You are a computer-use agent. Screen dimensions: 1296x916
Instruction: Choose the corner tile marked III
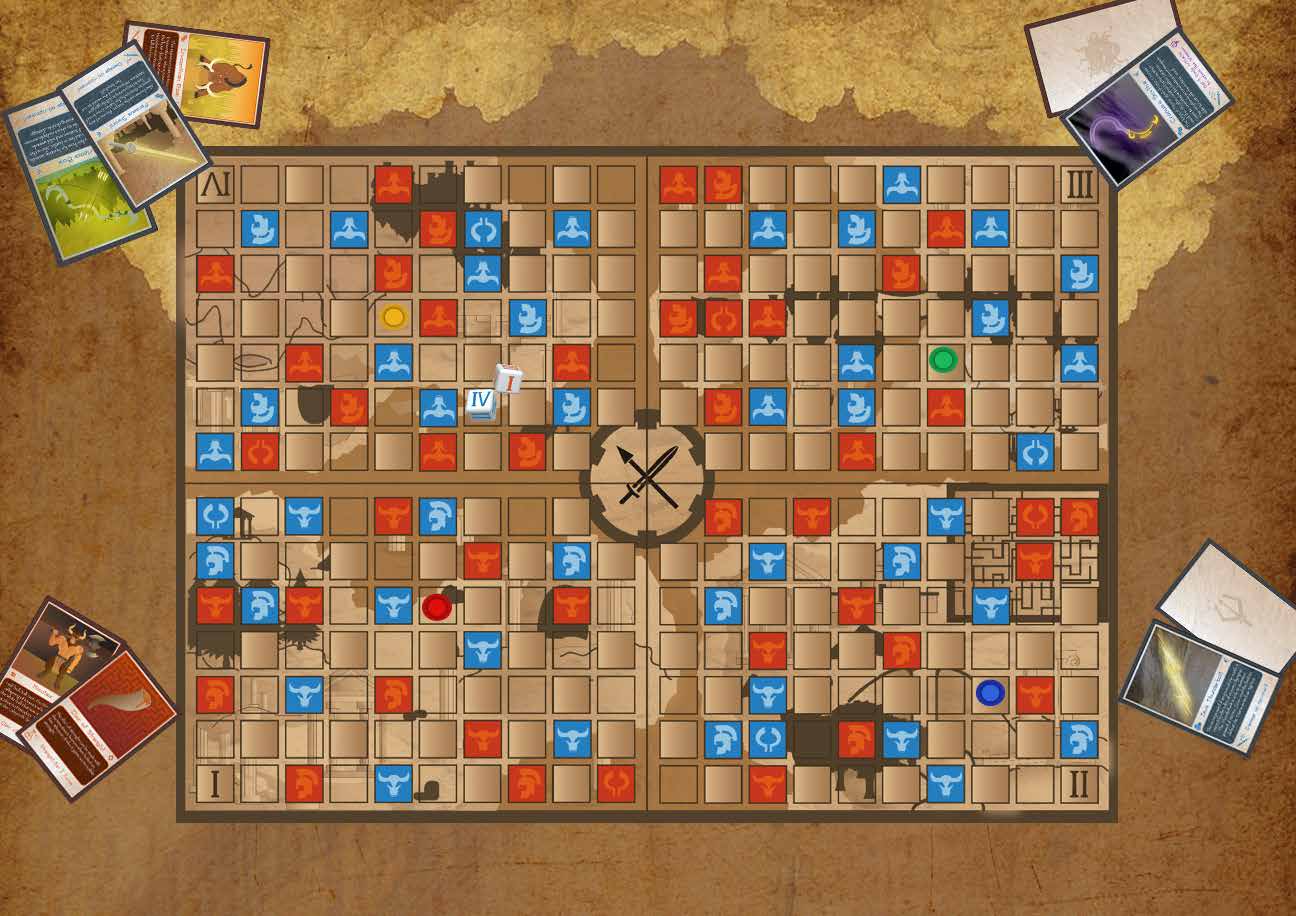pyautogui.click(x=1079, y=185)
